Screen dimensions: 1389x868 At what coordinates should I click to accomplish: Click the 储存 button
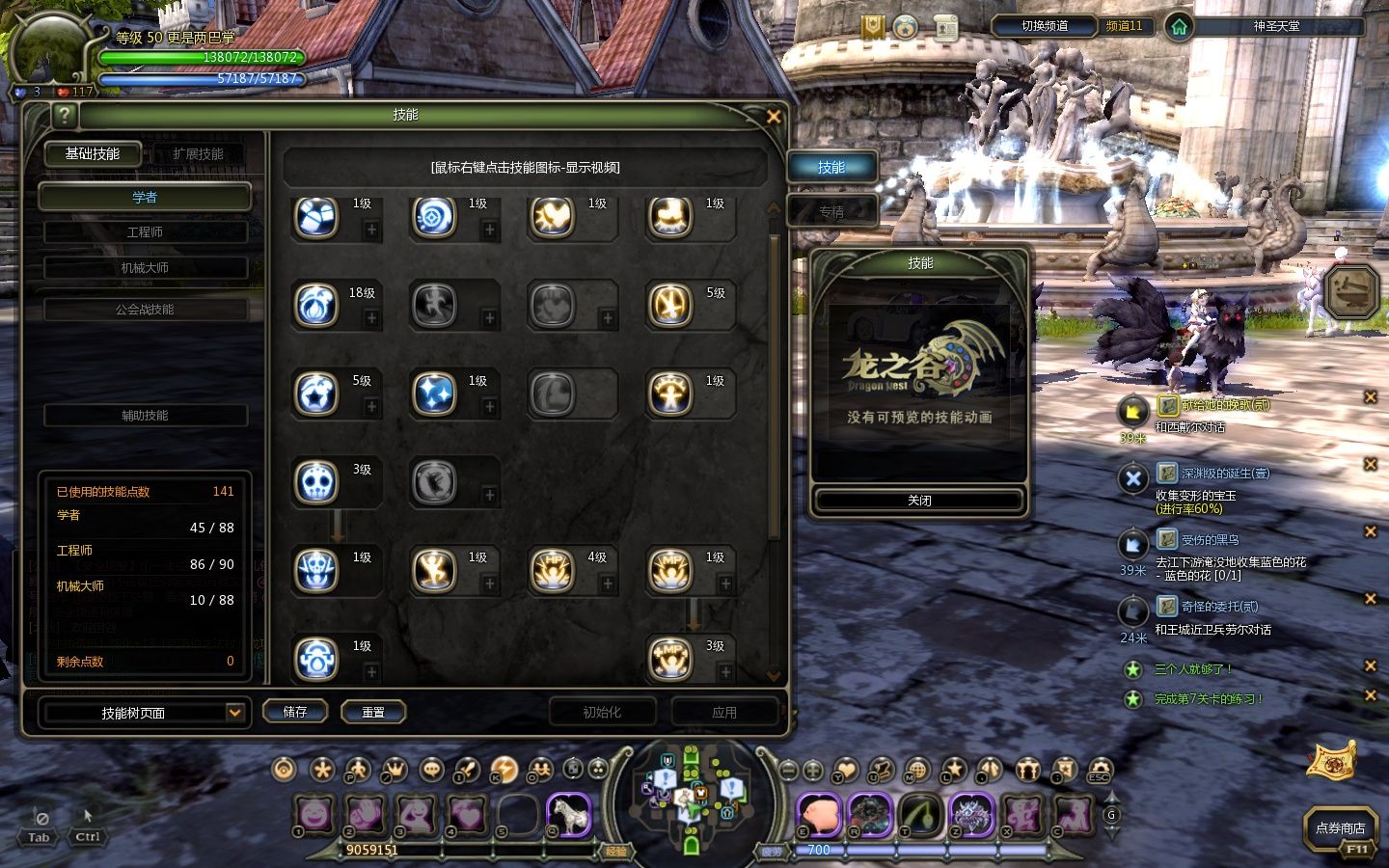coord(295,712)
